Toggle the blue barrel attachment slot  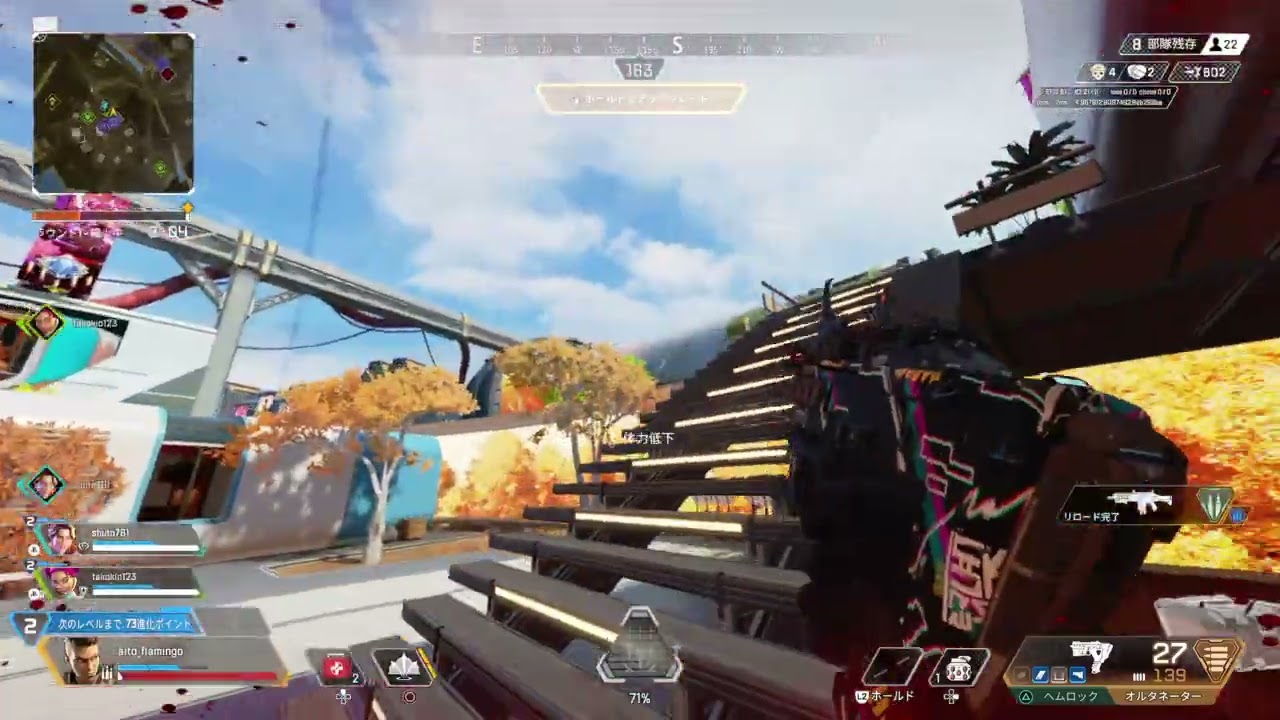[1039, 675]
